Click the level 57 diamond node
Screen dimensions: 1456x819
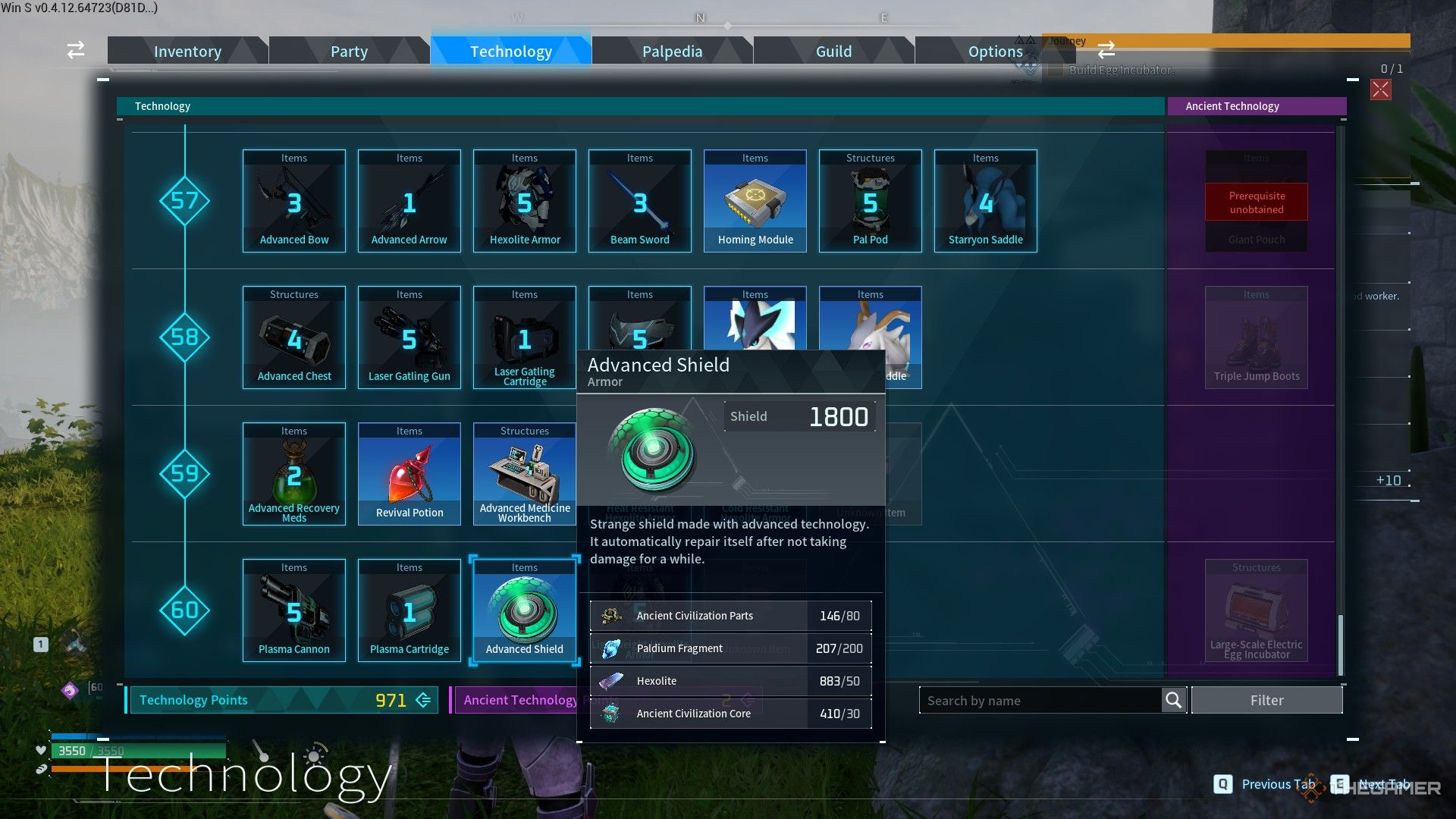(184, 201)
